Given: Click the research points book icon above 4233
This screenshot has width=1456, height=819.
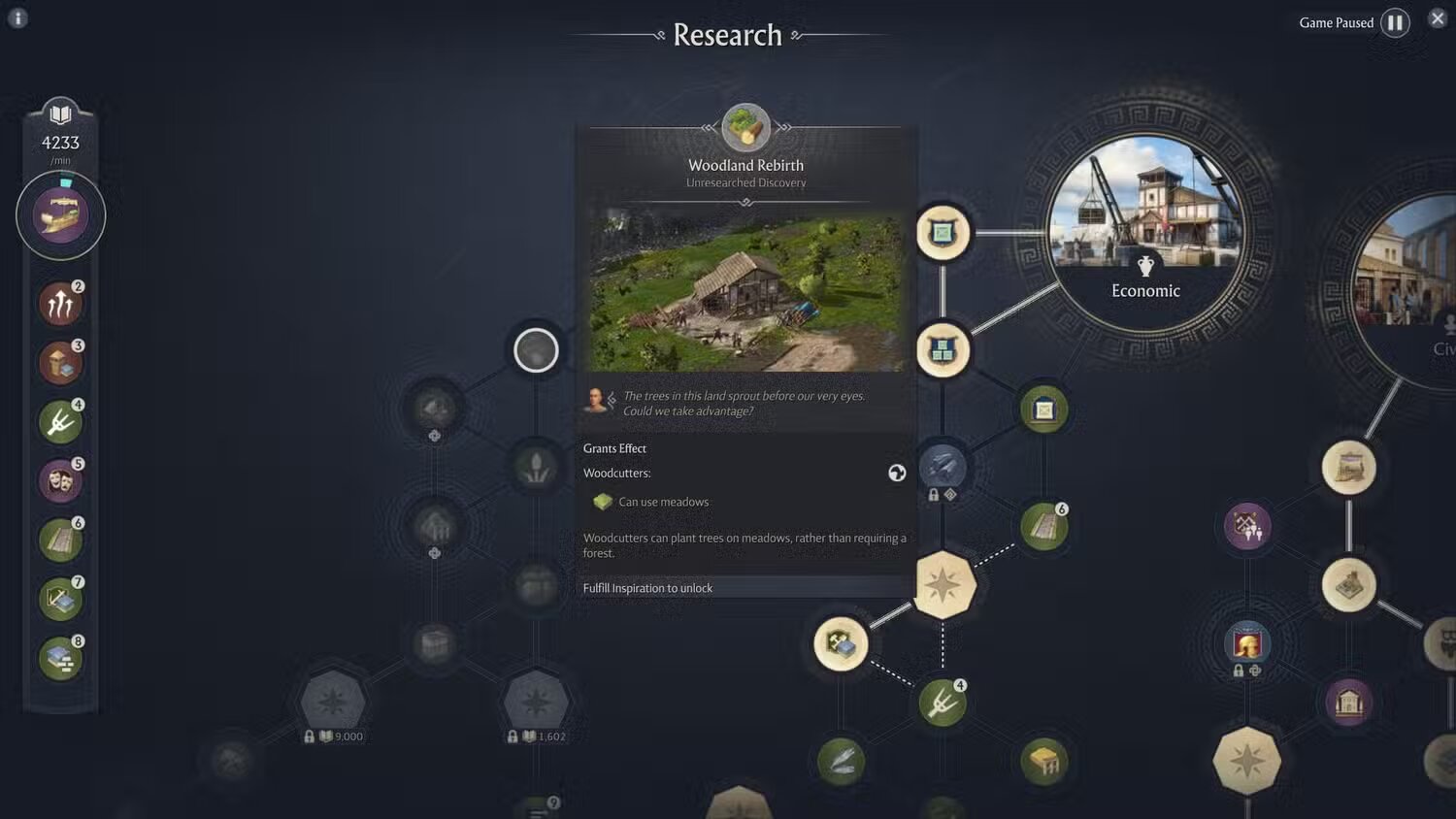Looking at the screenshot, I should [x=60, y=114].
